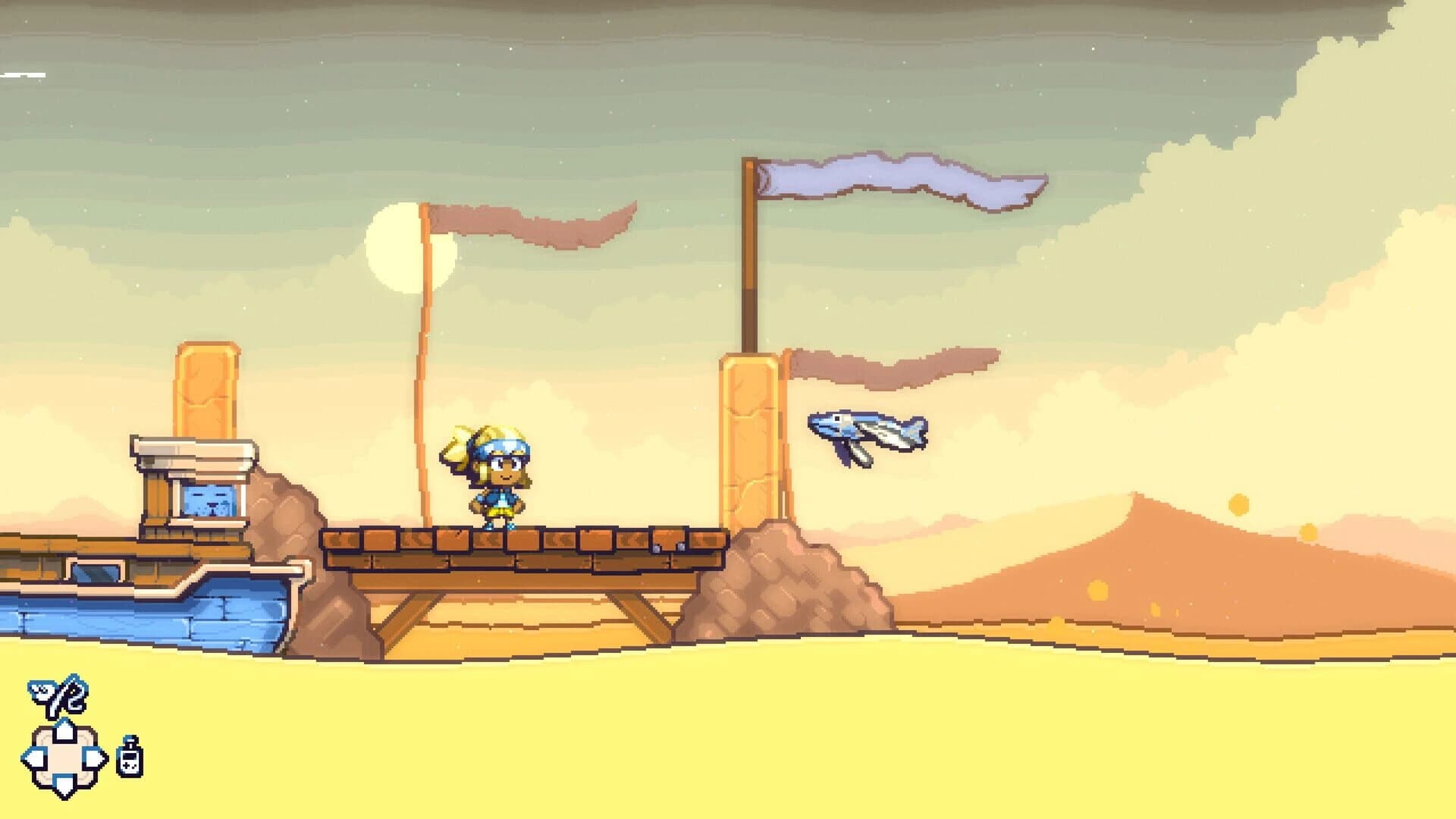Select the player character on the bridge
Screen dimensions: 1456x819
coord(500,478)
